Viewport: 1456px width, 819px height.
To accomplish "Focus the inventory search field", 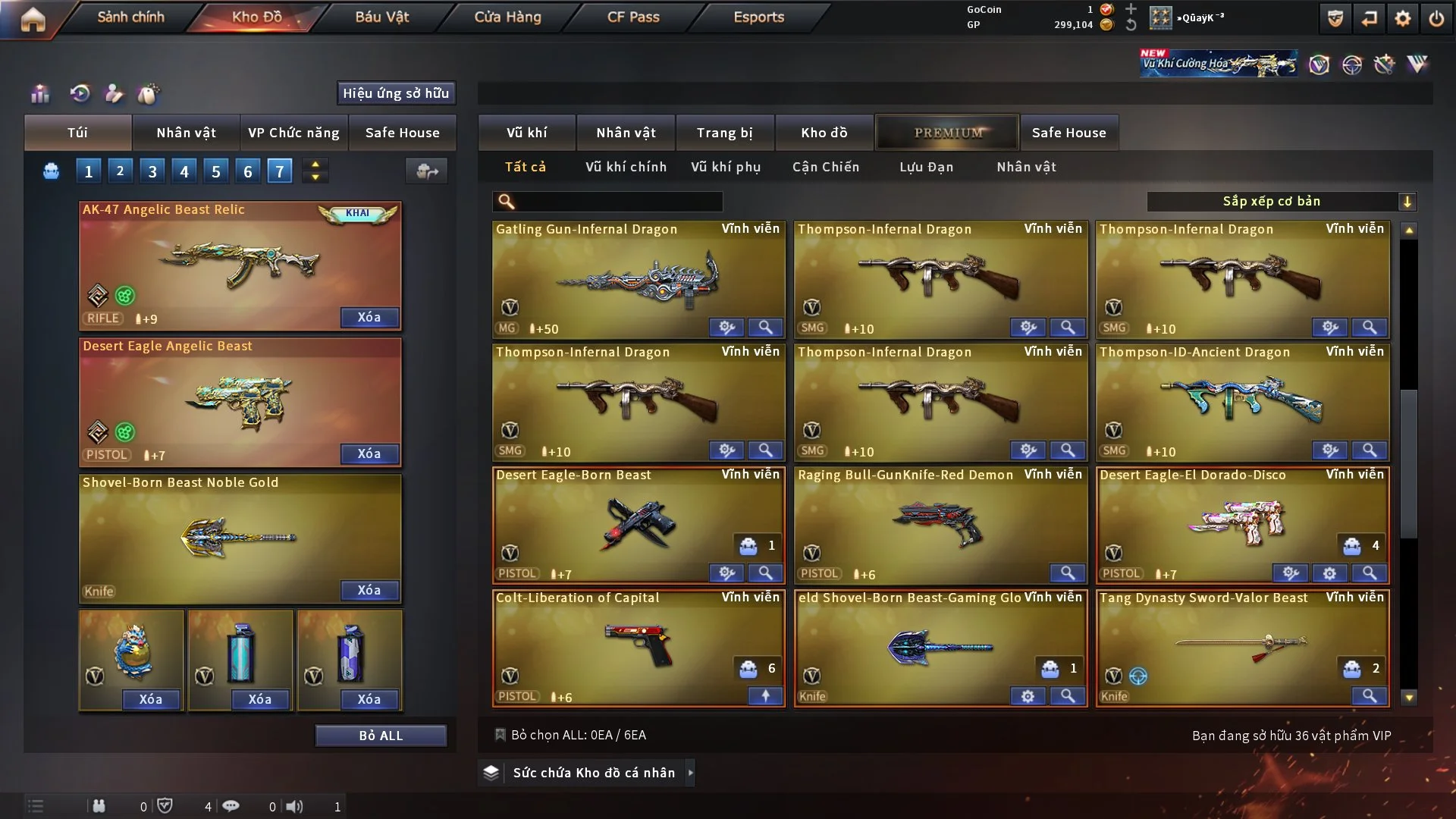I will [x=618, y=201].
